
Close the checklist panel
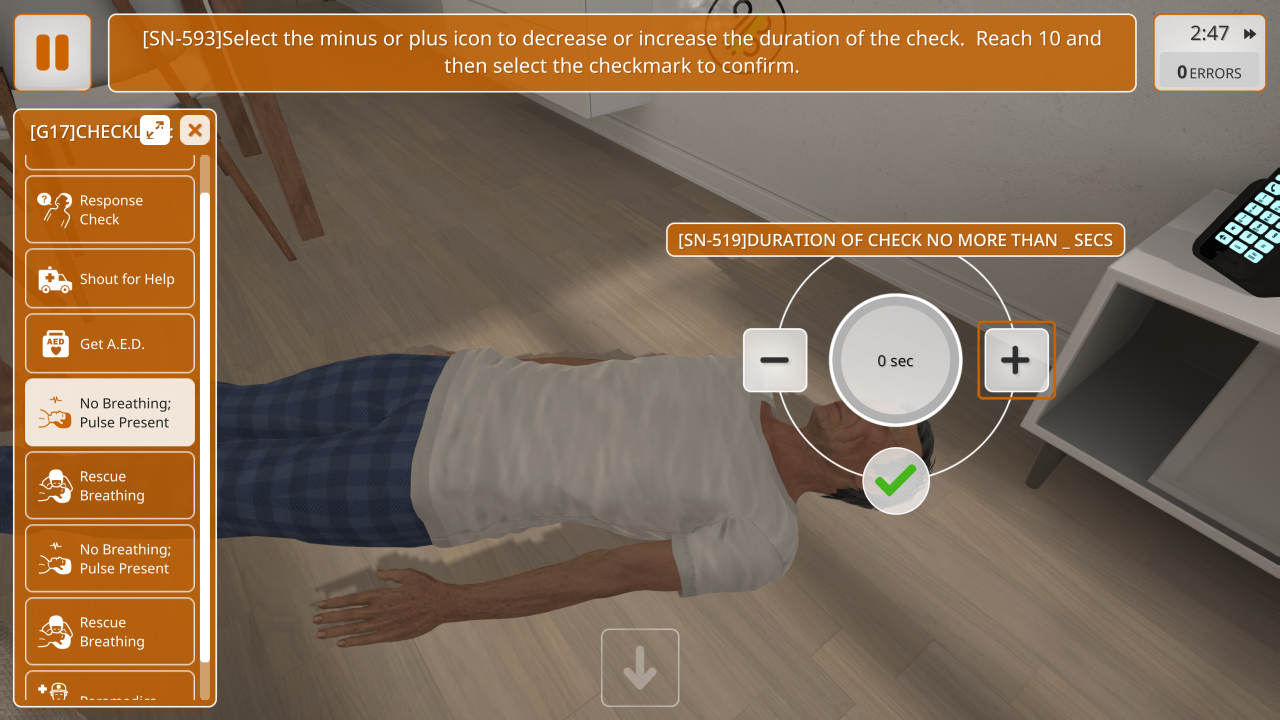tap(195, 130)
